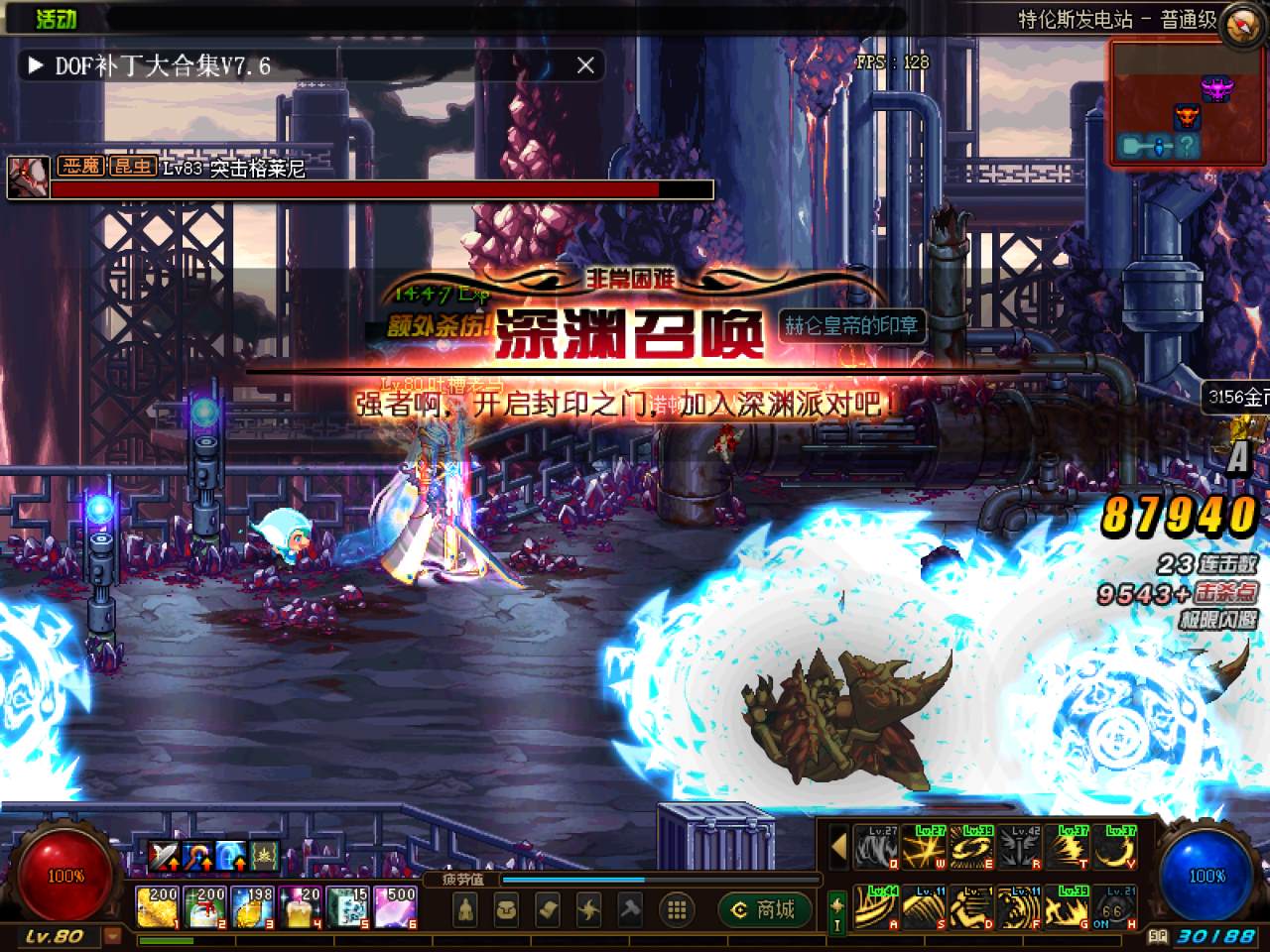Open the SP skill book icon
This screenshot has width=1270, height=952.
1158,935
